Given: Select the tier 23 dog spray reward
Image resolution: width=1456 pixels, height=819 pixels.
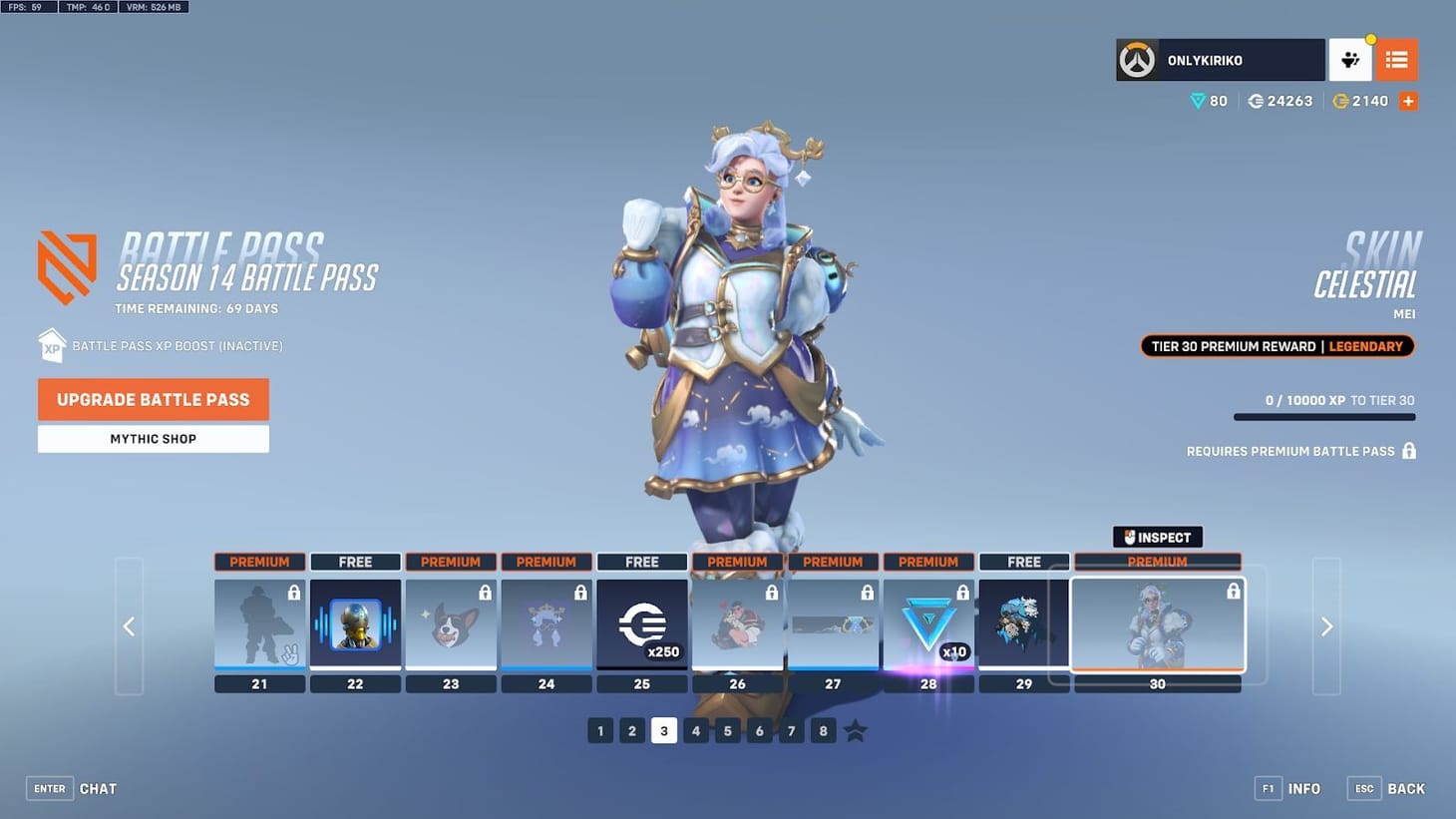Looking at the screenshot, I should [451, 623].
